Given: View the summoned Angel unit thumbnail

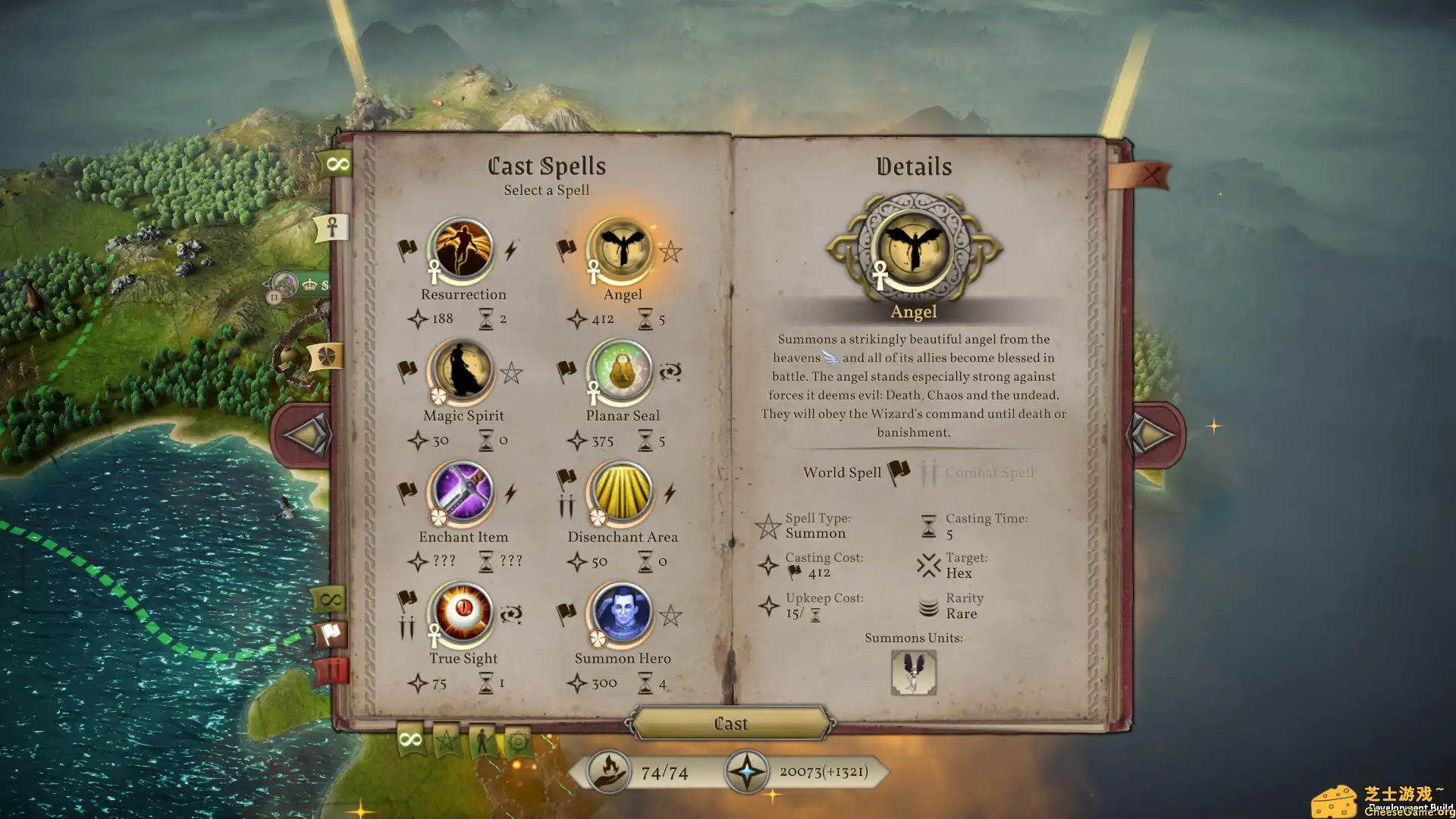Looking at the screenshot, I should [x=913, y=672].
